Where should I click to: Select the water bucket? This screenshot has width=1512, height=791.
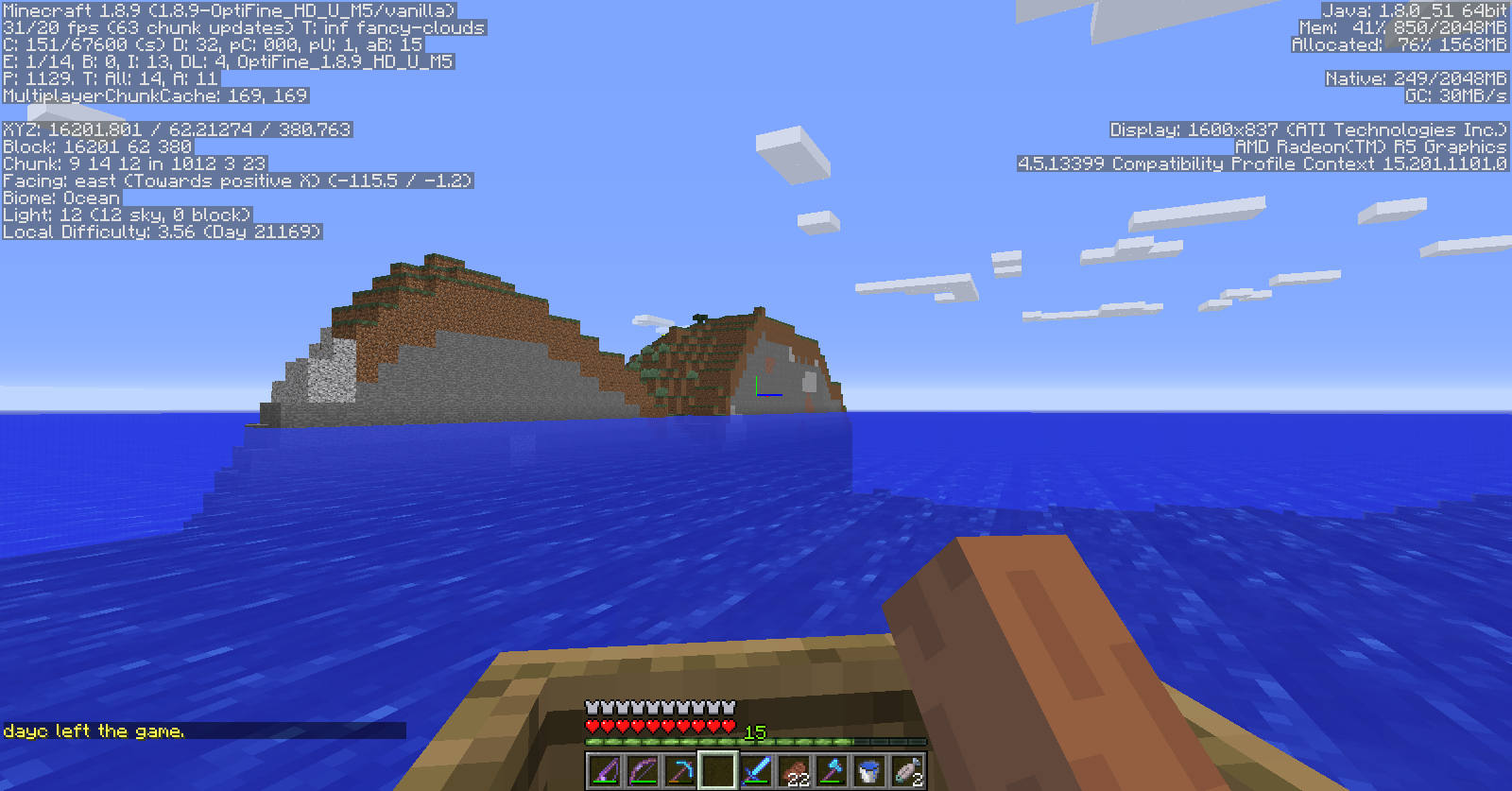click(x=868, y=770)
